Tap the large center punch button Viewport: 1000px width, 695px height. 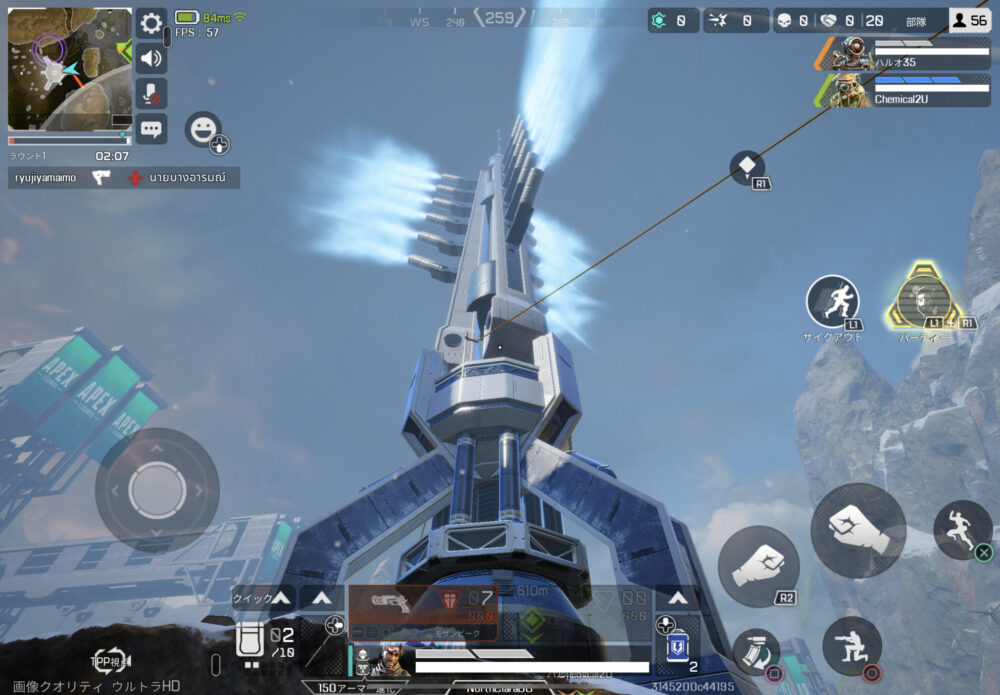[x=858, y=529]
